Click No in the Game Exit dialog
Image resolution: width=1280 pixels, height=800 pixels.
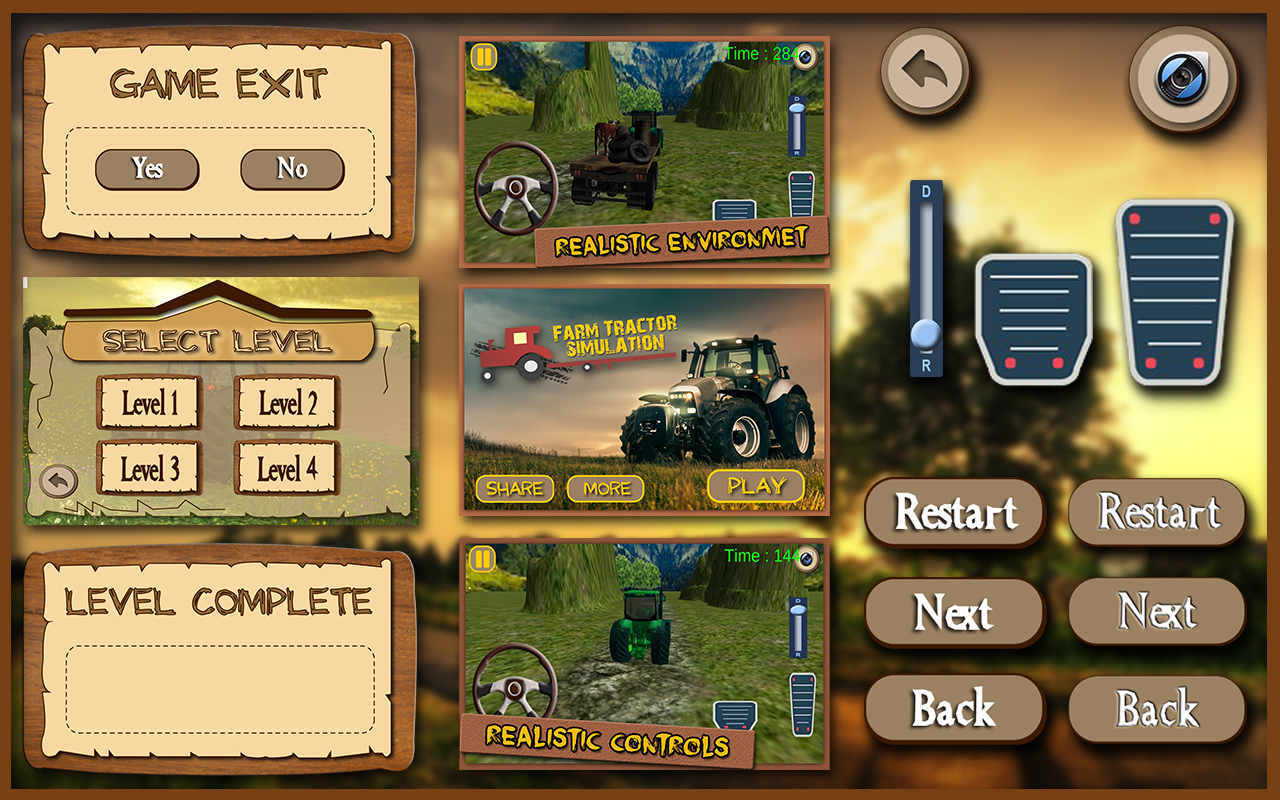coord(291,168)
